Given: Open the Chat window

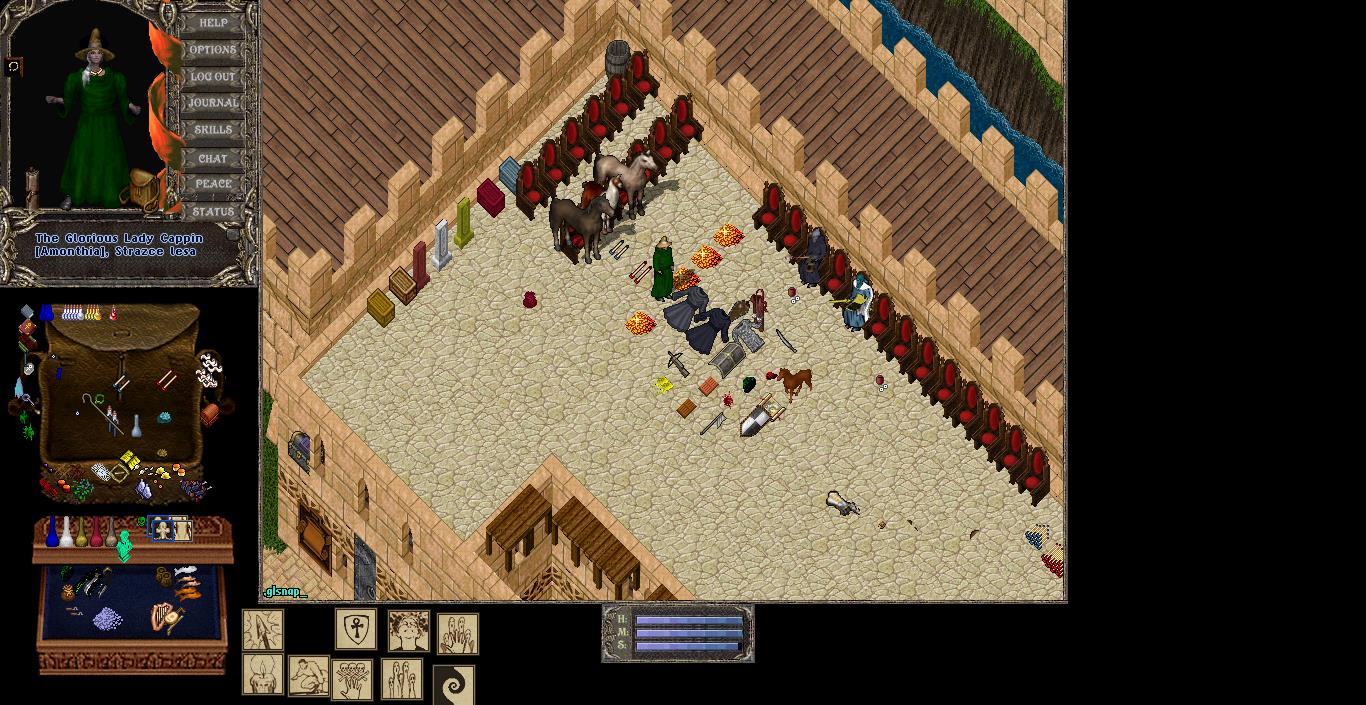Looking at the screenshot, I should point(213,158).
